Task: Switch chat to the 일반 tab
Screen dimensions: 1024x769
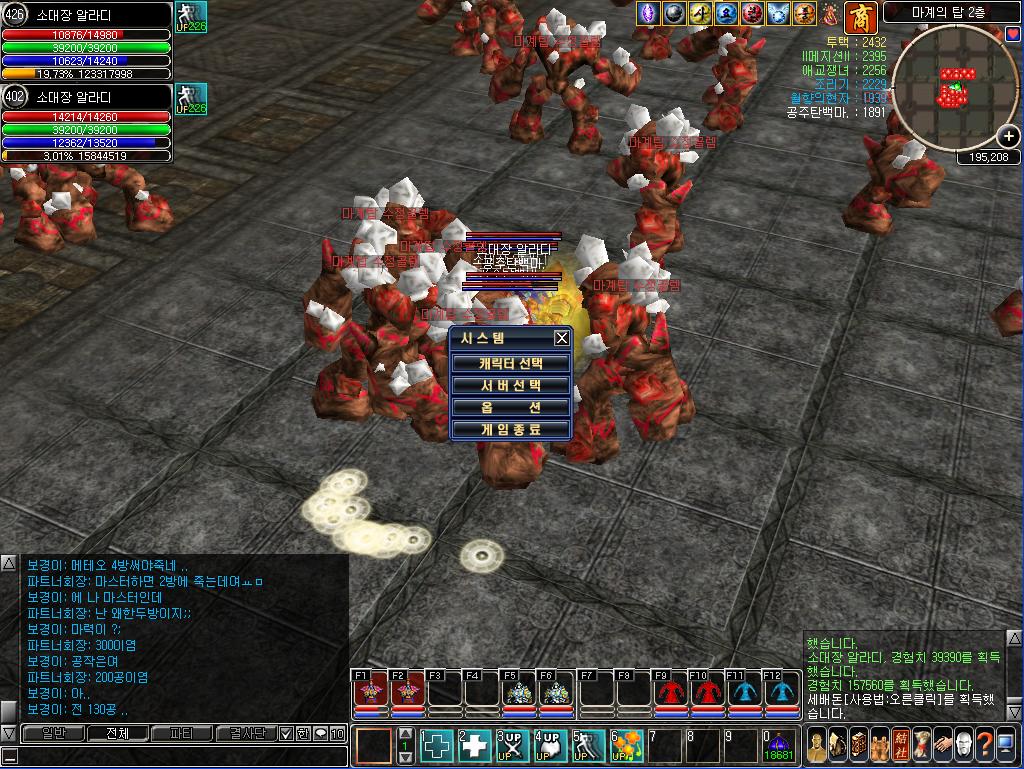Action: (x=53, y=734)
